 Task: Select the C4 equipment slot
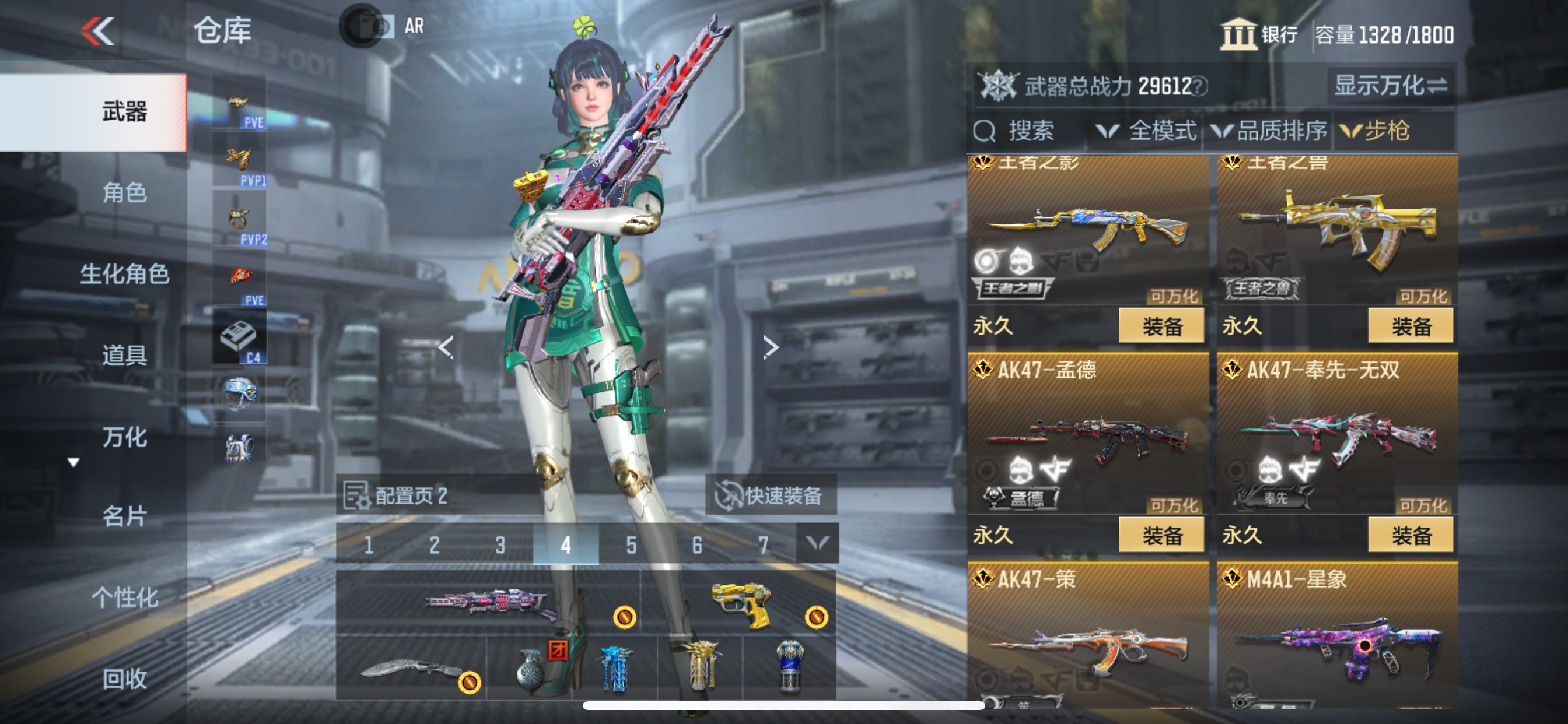[x=239, y=338]
